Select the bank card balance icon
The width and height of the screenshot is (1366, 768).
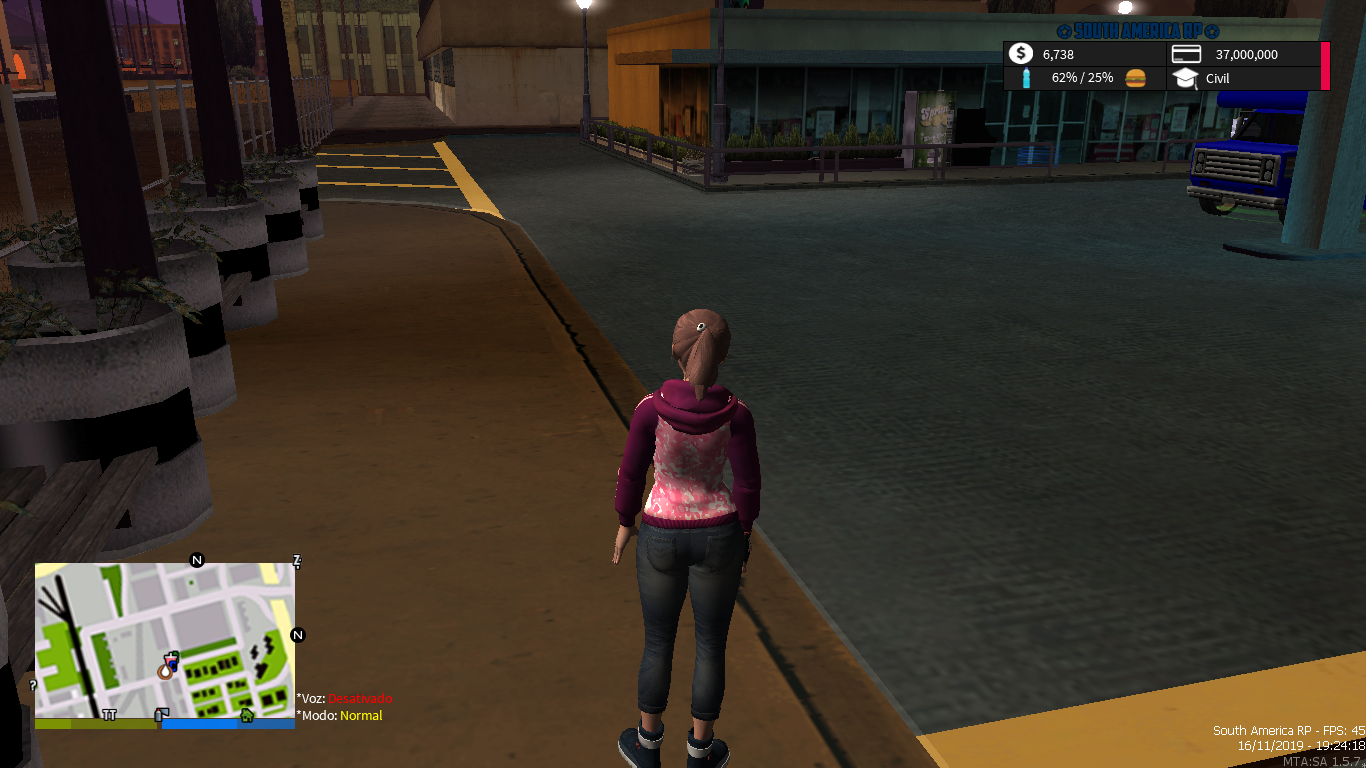click(1186, 54)
